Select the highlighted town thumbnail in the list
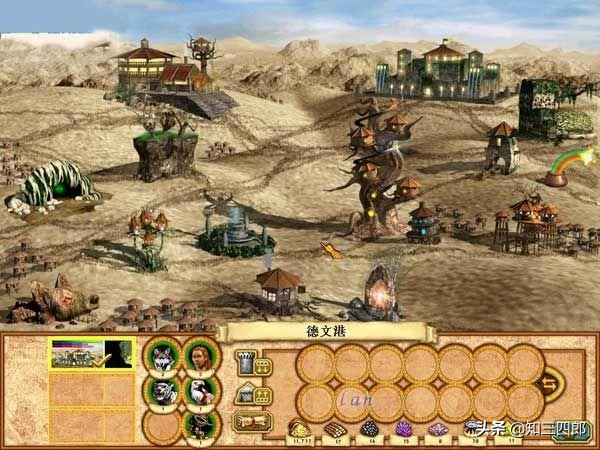 click(90, 353)
